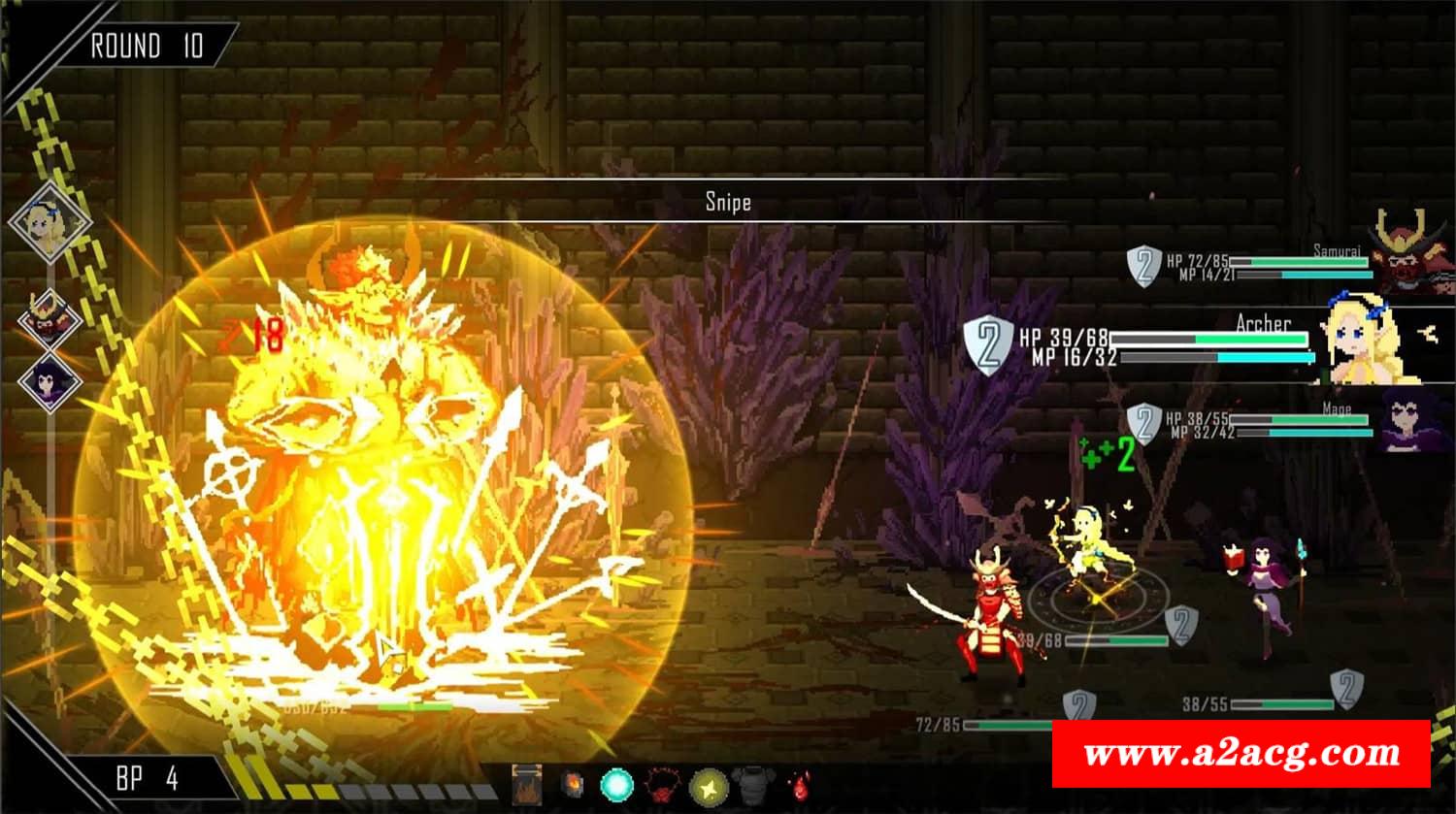Open the www.a2acg.com watermark link

coord(1241,753)
